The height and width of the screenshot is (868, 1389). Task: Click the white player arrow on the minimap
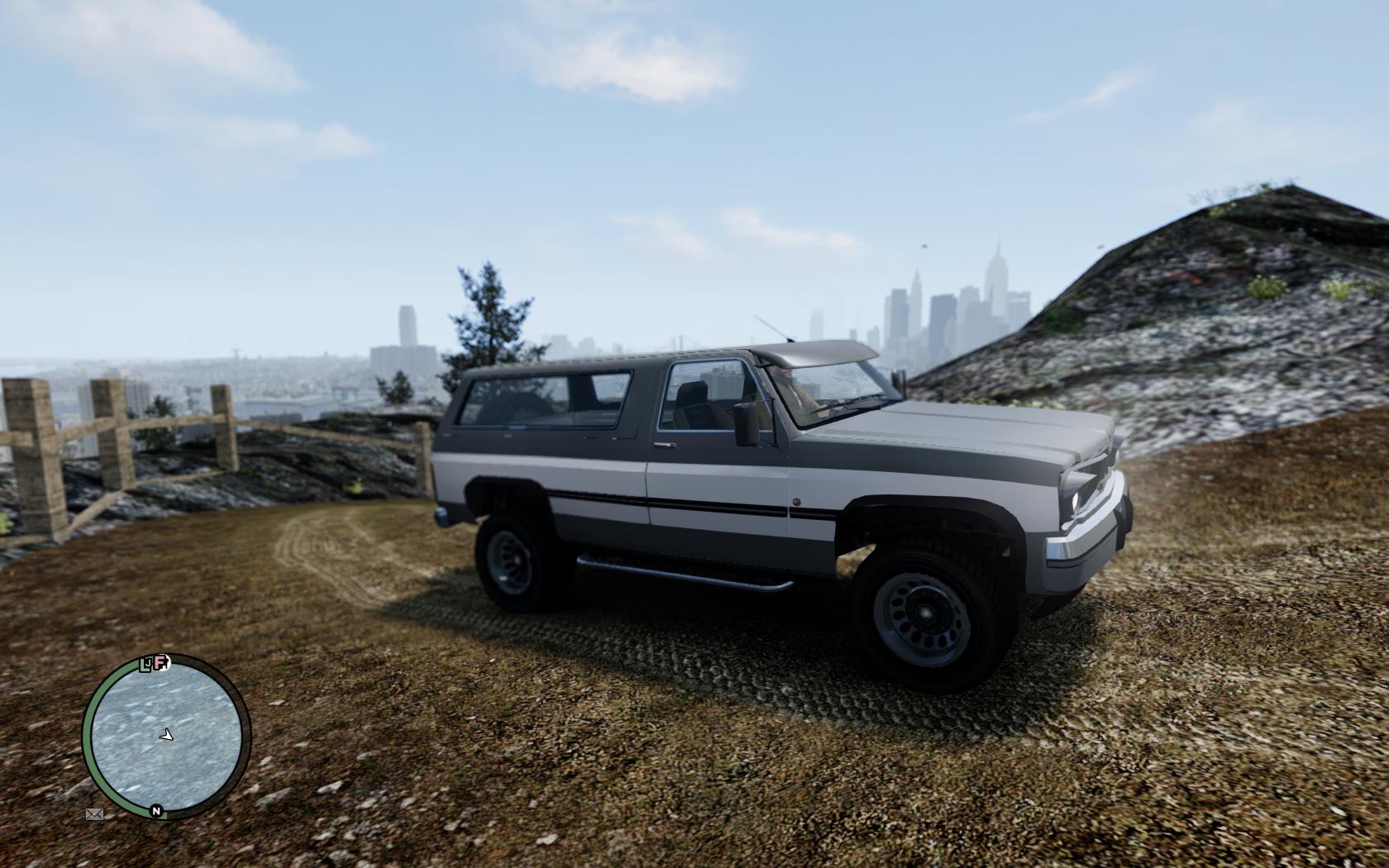click(167, 734)
